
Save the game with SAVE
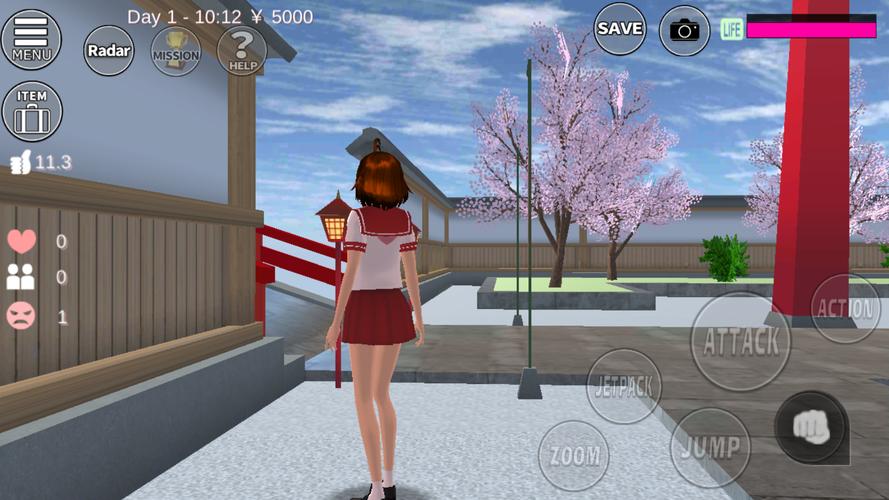tap(620, 28)
